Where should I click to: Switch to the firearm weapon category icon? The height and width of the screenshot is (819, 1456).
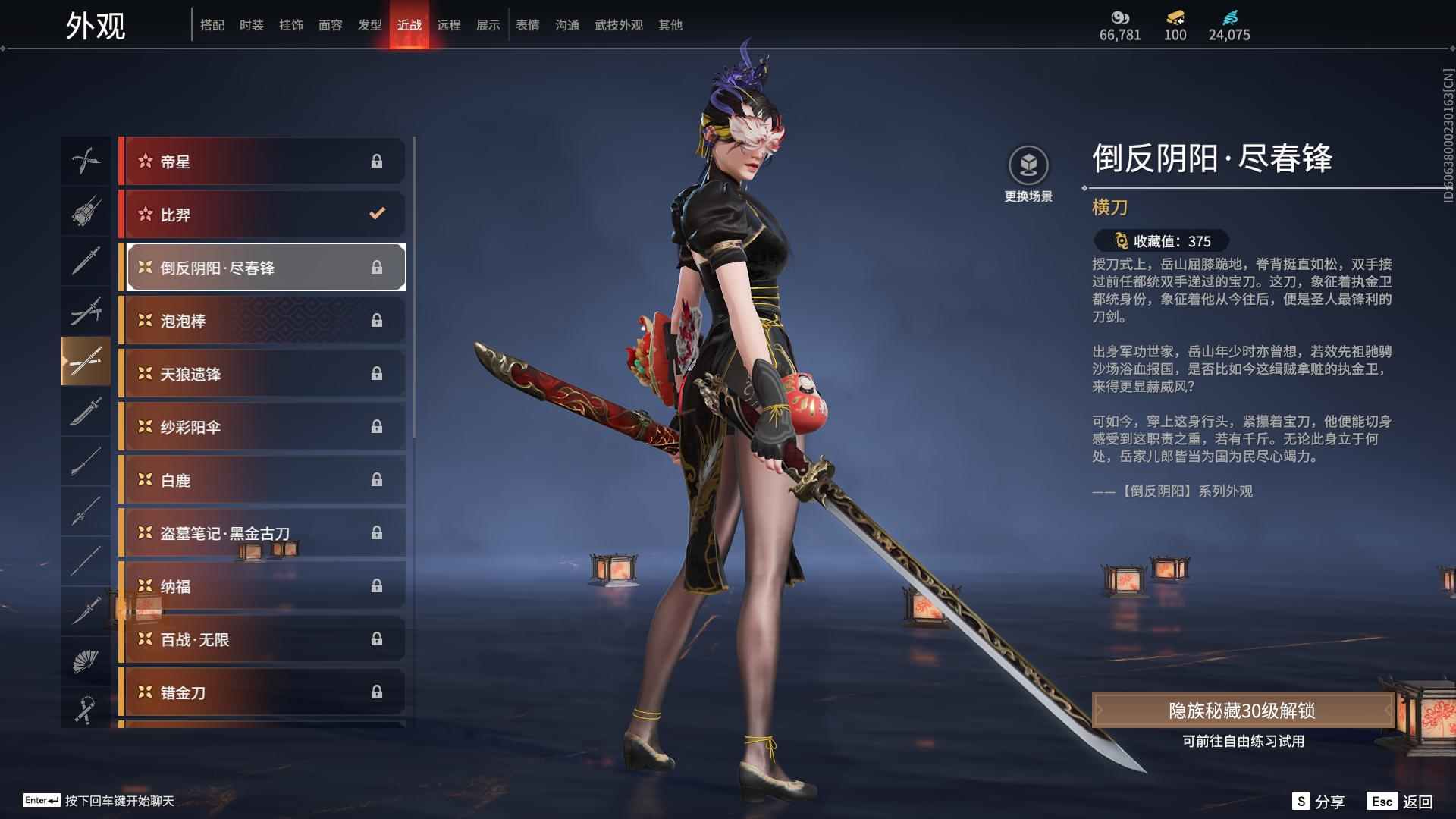[86, 212]
